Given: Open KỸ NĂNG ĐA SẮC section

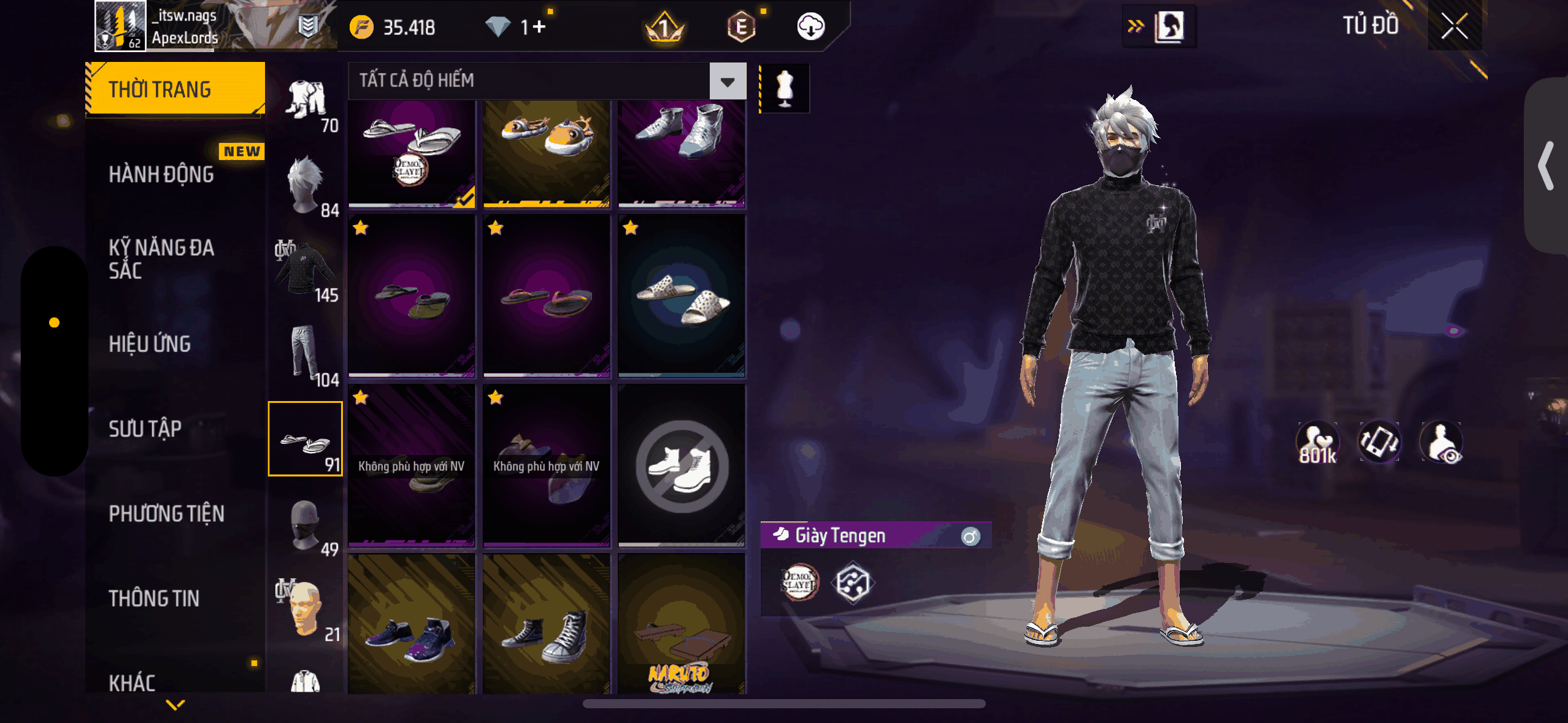Looking at the screenshot, I should (161, 259).
